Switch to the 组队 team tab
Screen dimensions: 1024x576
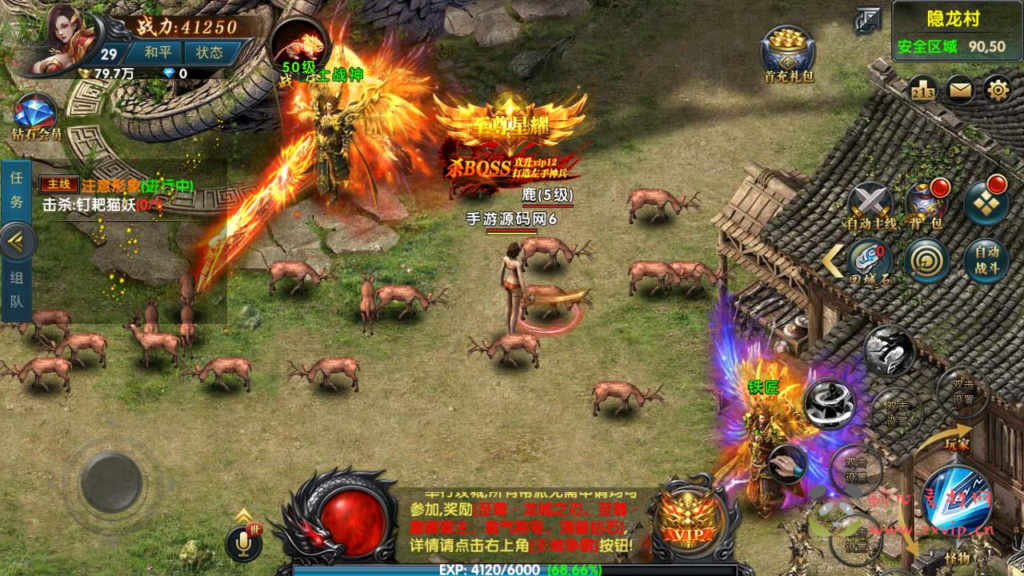click(x=16, y=290)
